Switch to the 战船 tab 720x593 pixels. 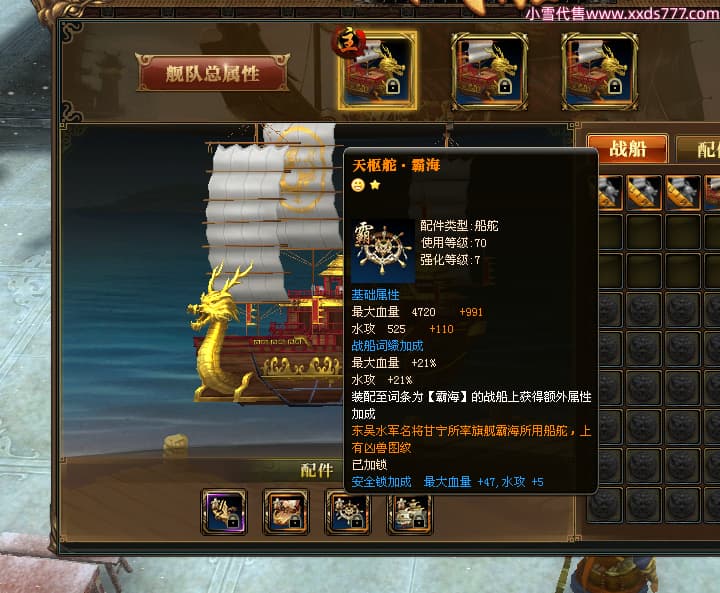pos(627,149)
